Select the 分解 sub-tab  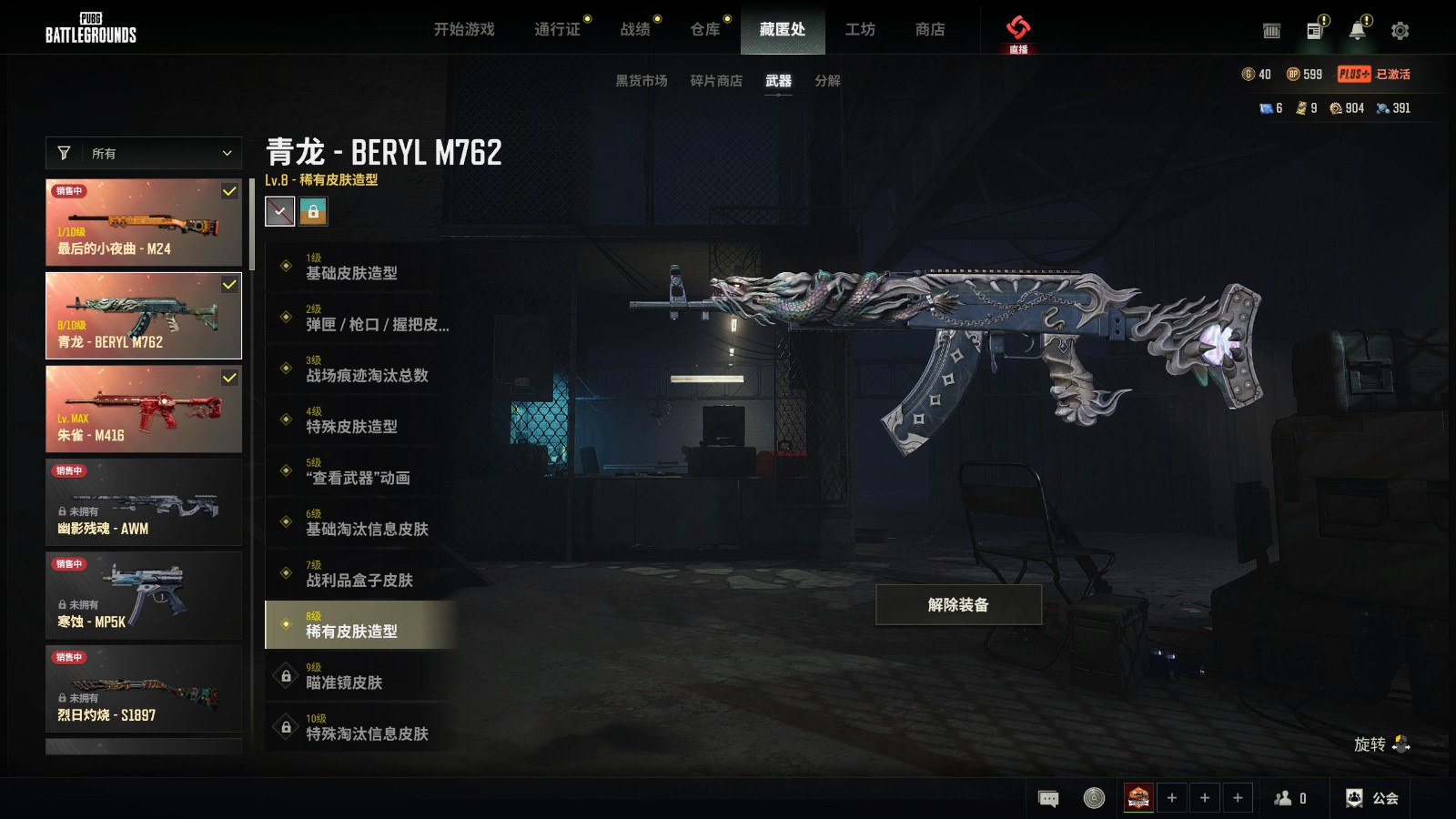(827, 81)
